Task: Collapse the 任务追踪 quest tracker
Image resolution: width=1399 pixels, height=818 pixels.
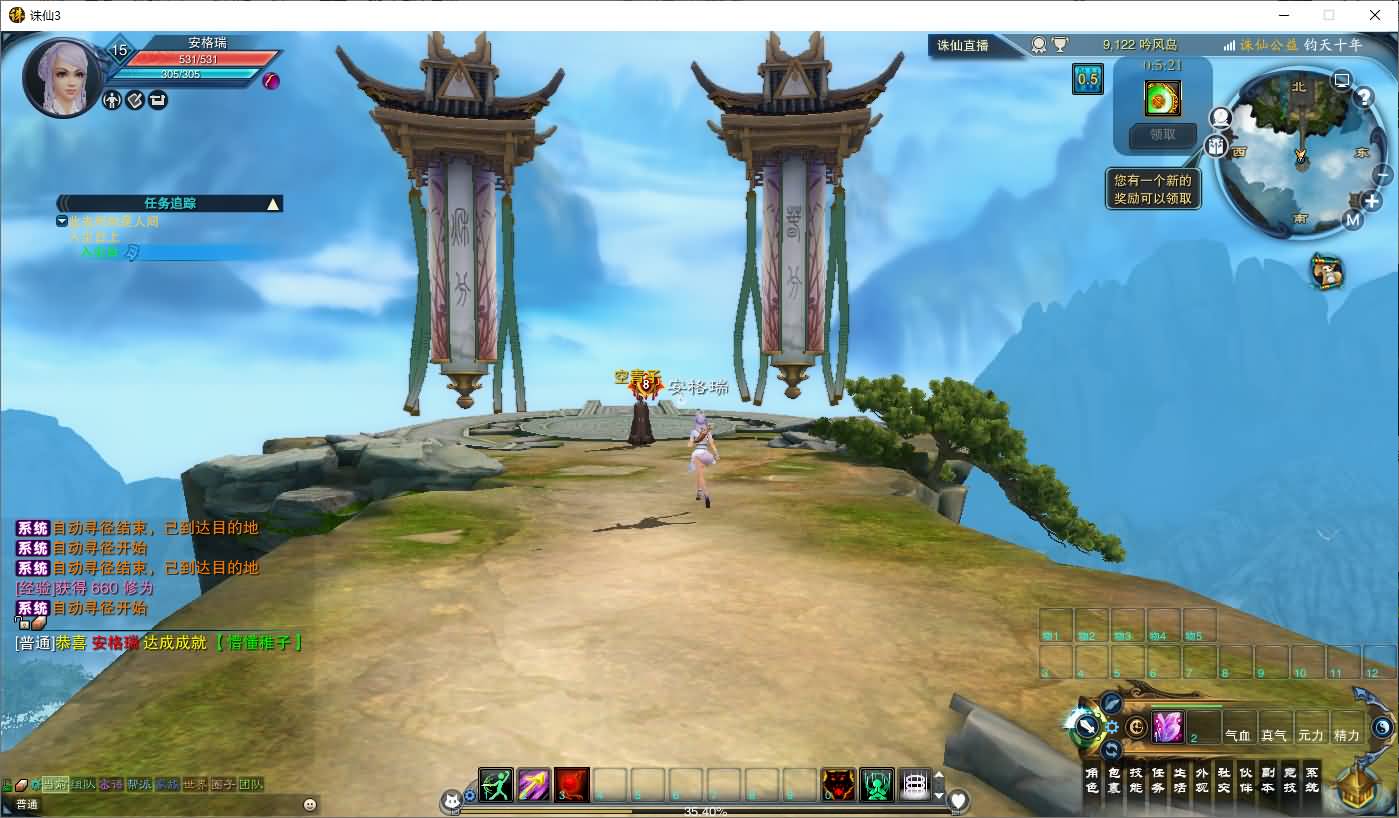Action: (x=272, y=204)
